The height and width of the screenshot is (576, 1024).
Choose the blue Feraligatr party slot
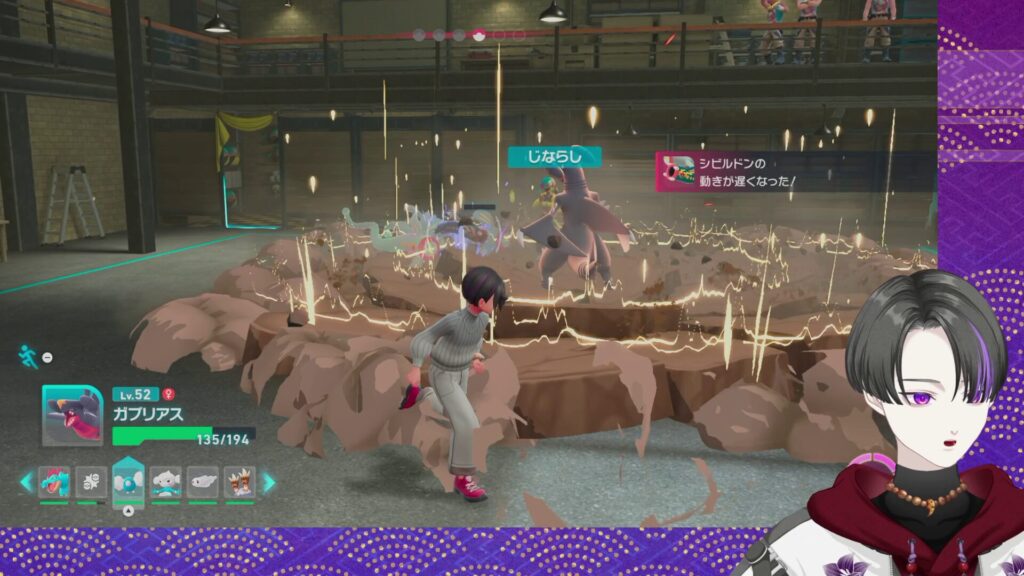coord(54,481)
